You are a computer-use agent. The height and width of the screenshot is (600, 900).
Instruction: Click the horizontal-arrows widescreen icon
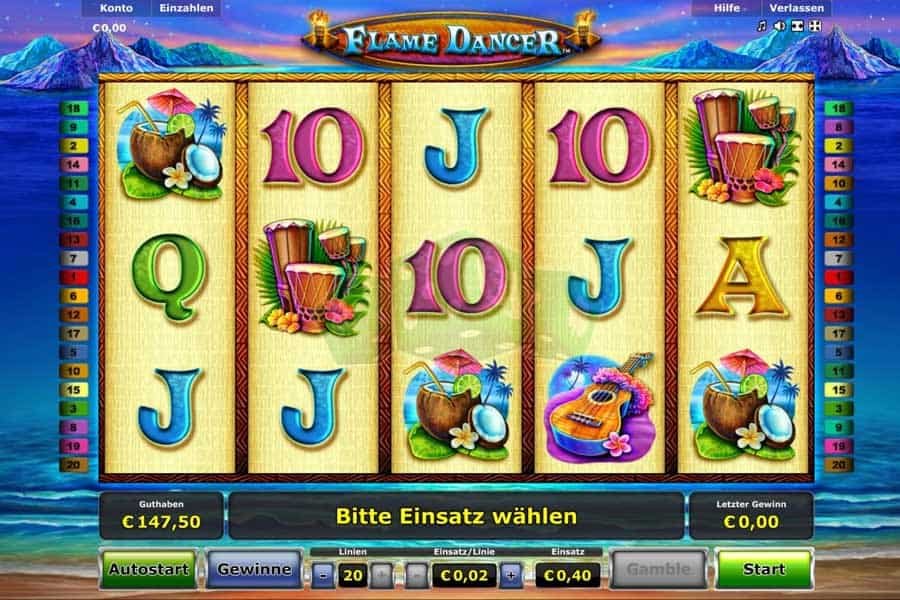coord(798,27)
